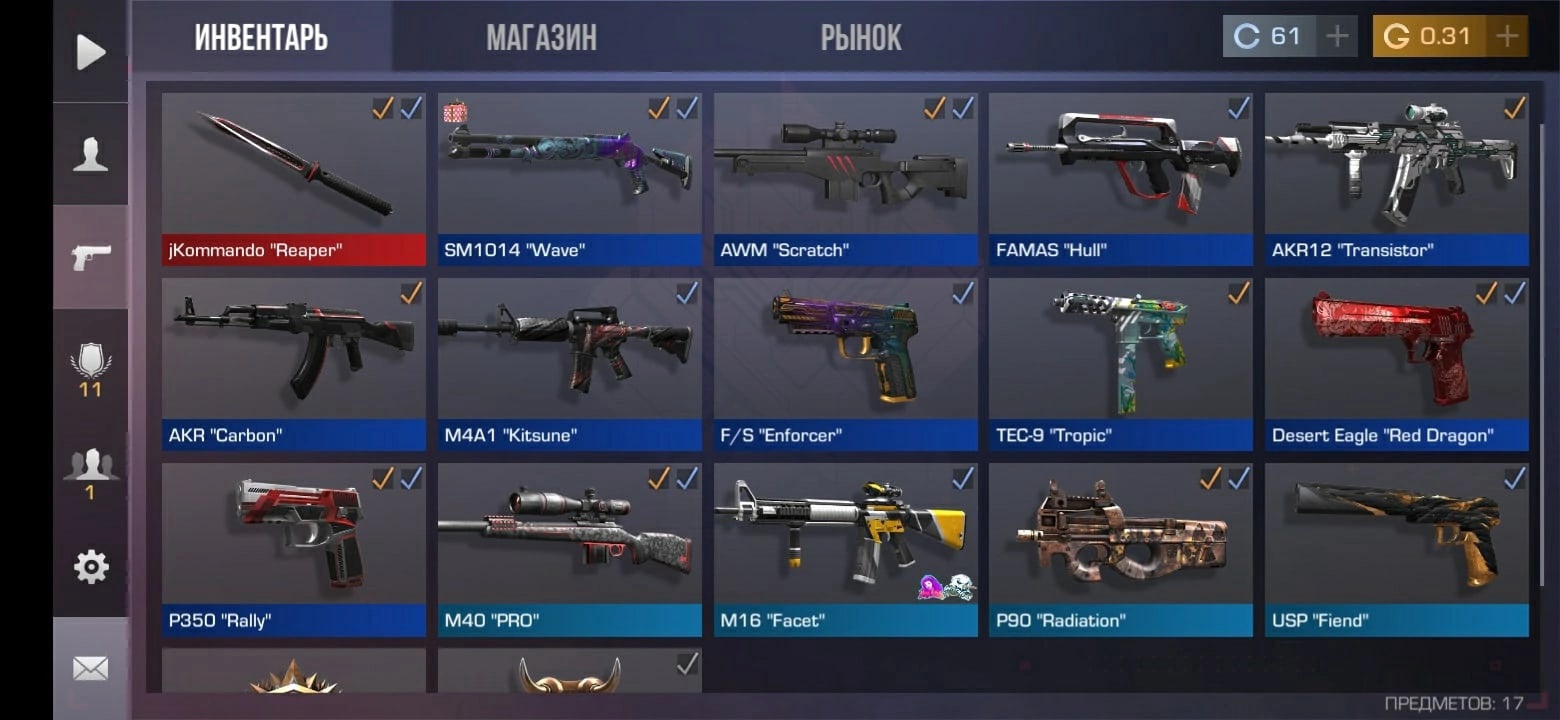
Task: Select the AKR12 "Transistor" rifle
Action: (1396, 178)
